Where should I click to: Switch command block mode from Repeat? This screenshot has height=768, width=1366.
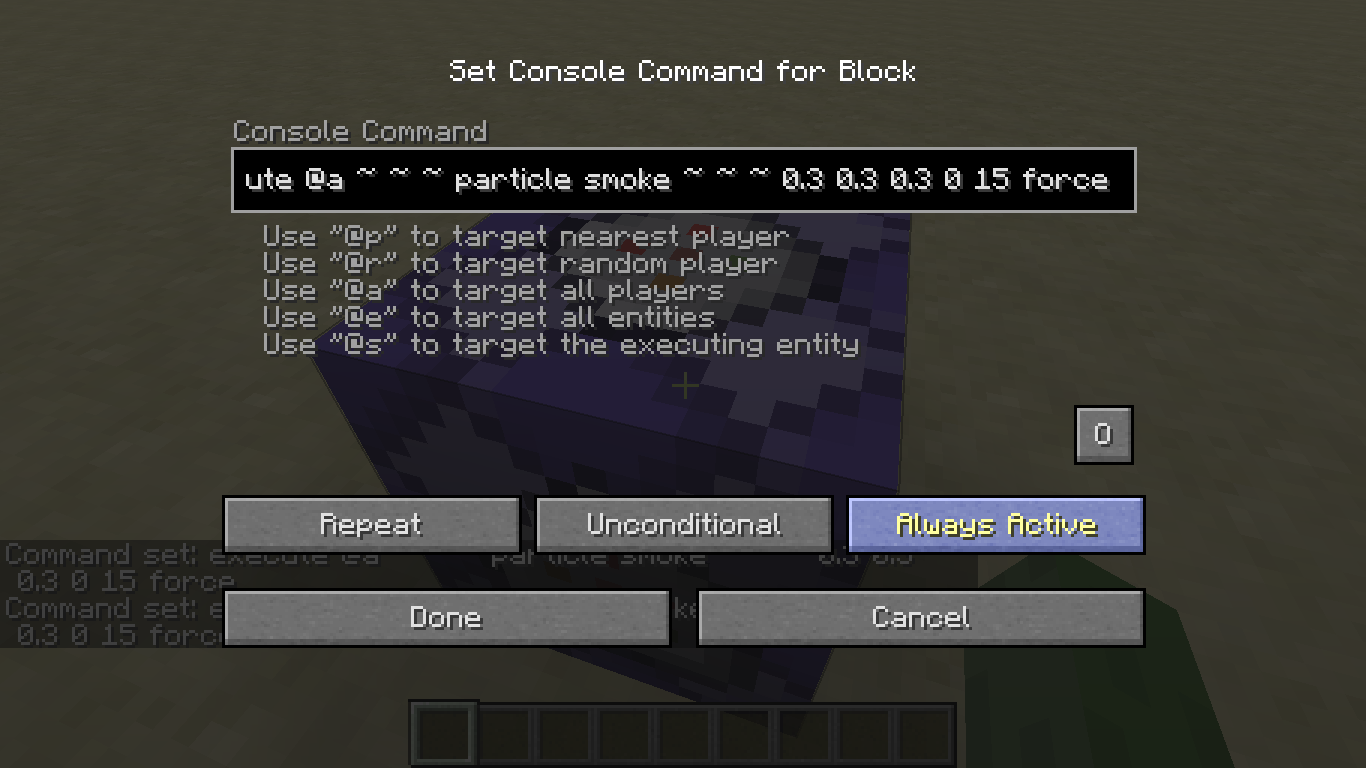pos(372,524)
